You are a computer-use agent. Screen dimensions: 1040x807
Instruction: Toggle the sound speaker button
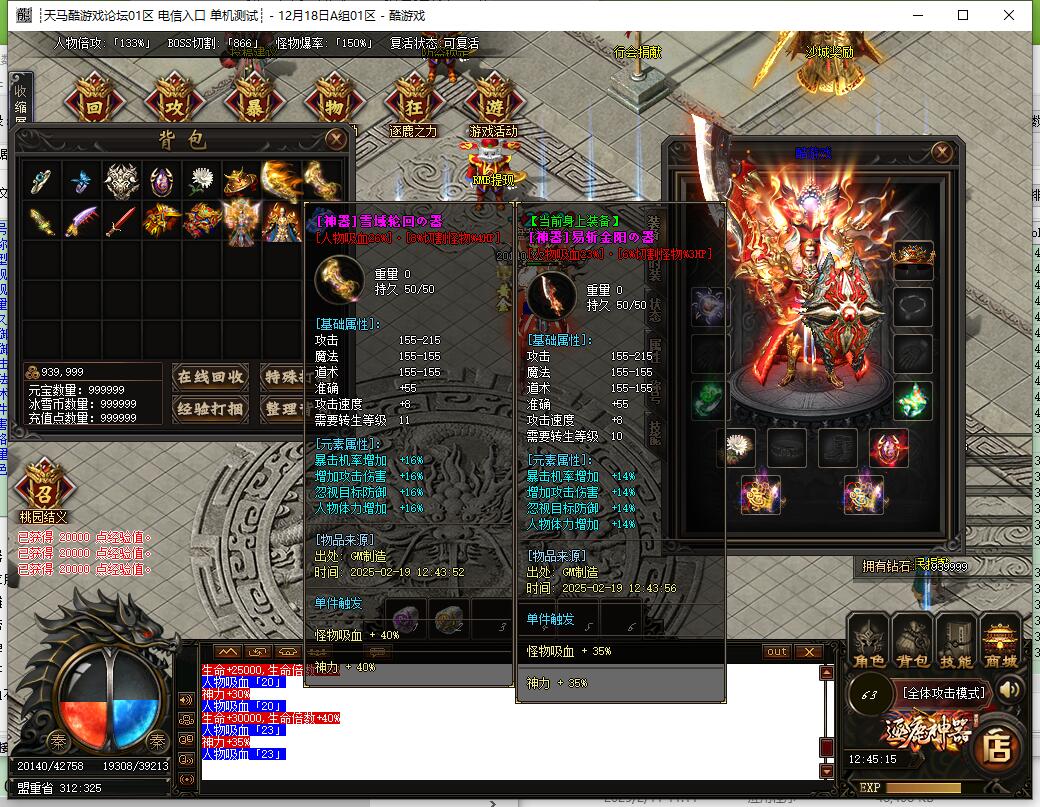click(x=1010, y=689)
